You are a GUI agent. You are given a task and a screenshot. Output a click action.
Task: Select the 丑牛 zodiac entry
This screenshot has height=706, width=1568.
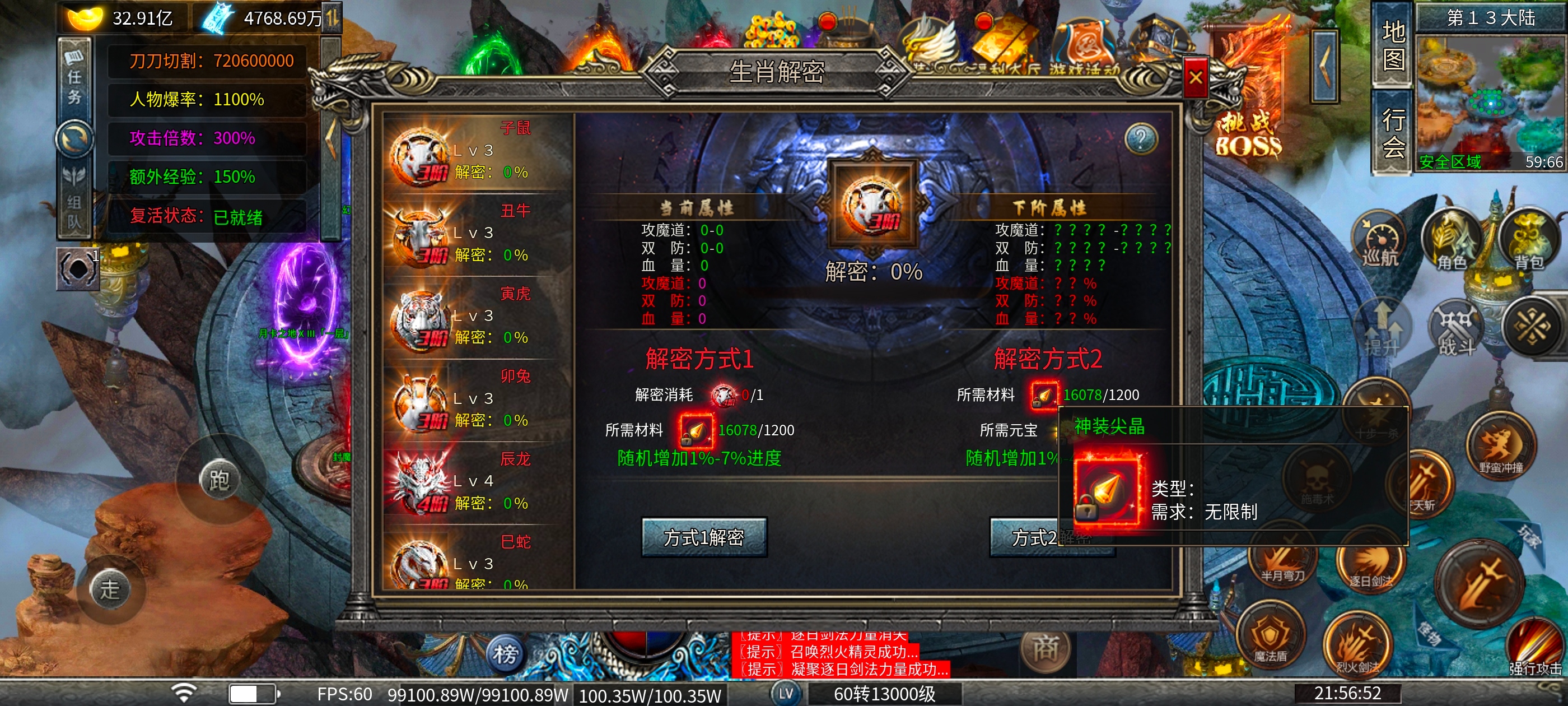(477, 235)
